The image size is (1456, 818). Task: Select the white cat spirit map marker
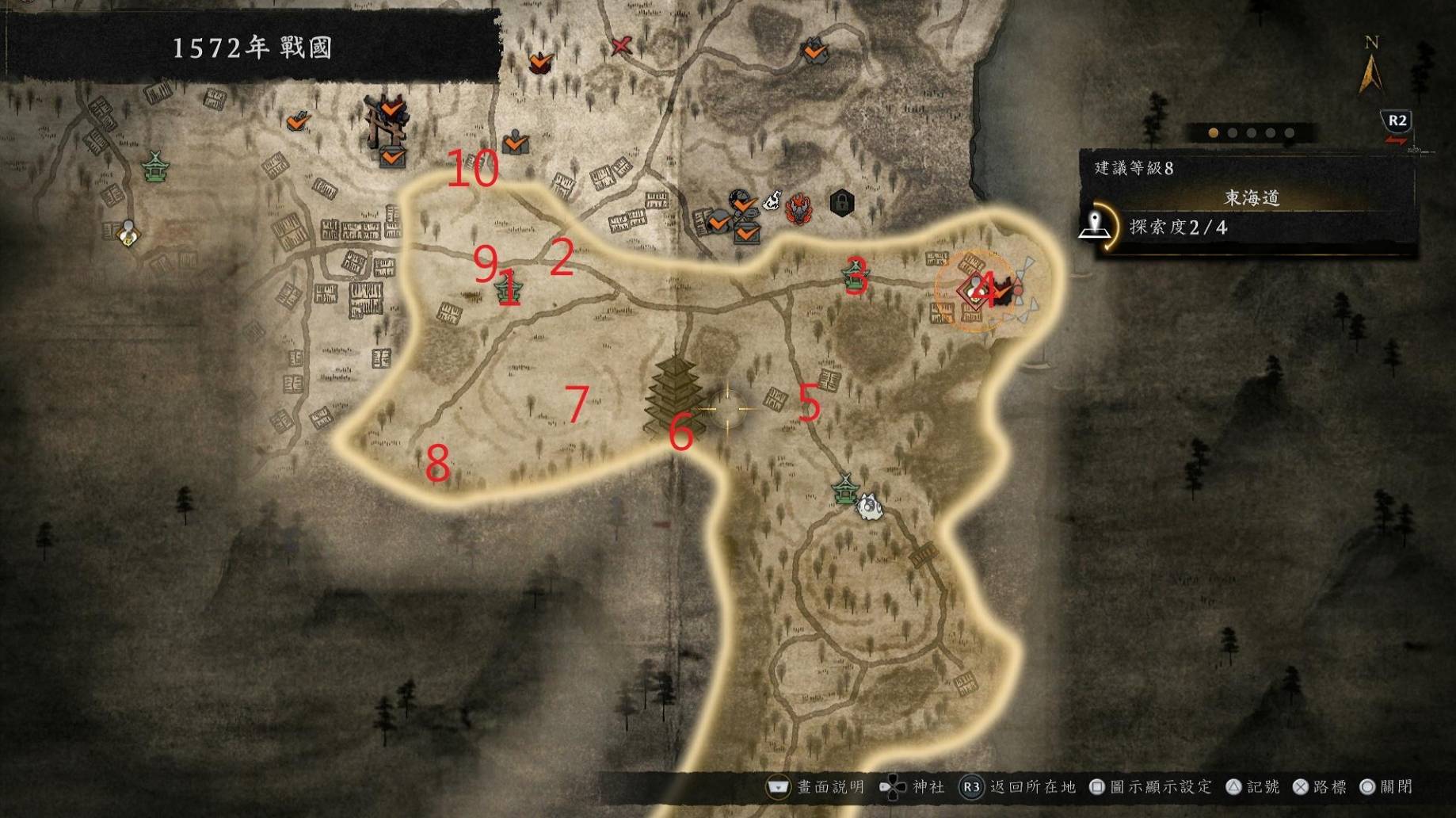tap(869, 504)
